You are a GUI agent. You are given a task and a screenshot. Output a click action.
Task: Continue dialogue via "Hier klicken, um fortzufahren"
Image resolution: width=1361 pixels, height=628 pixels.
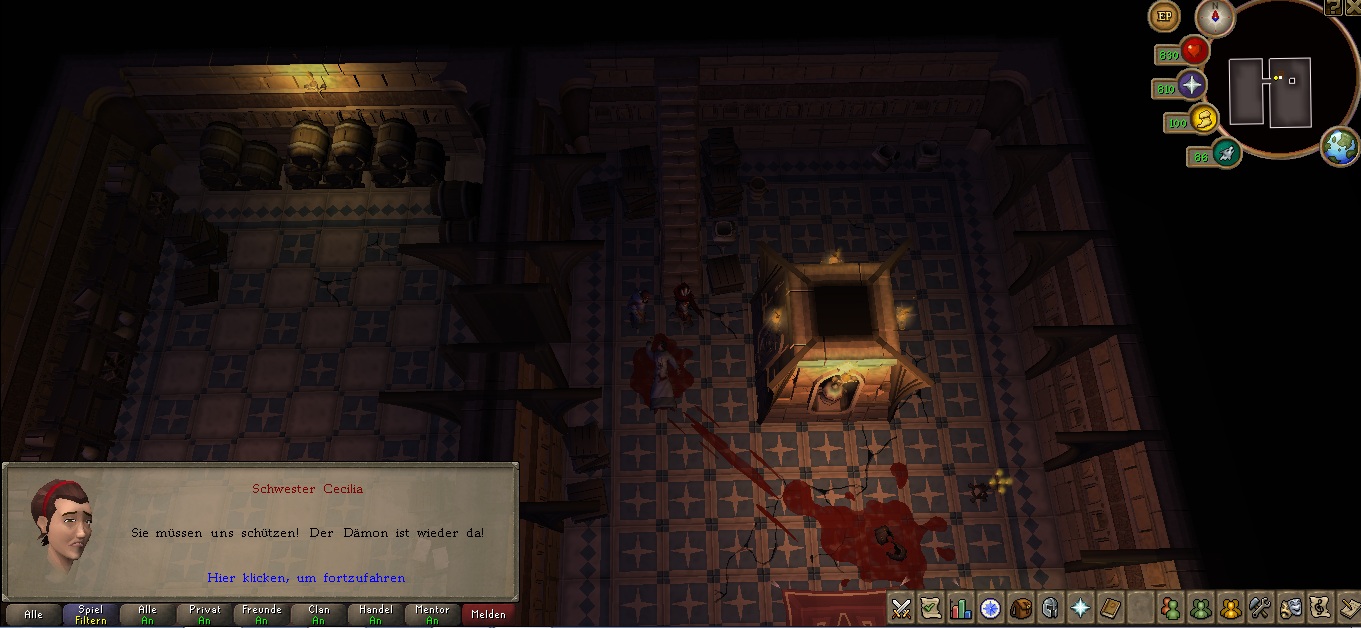pos(306,578)
